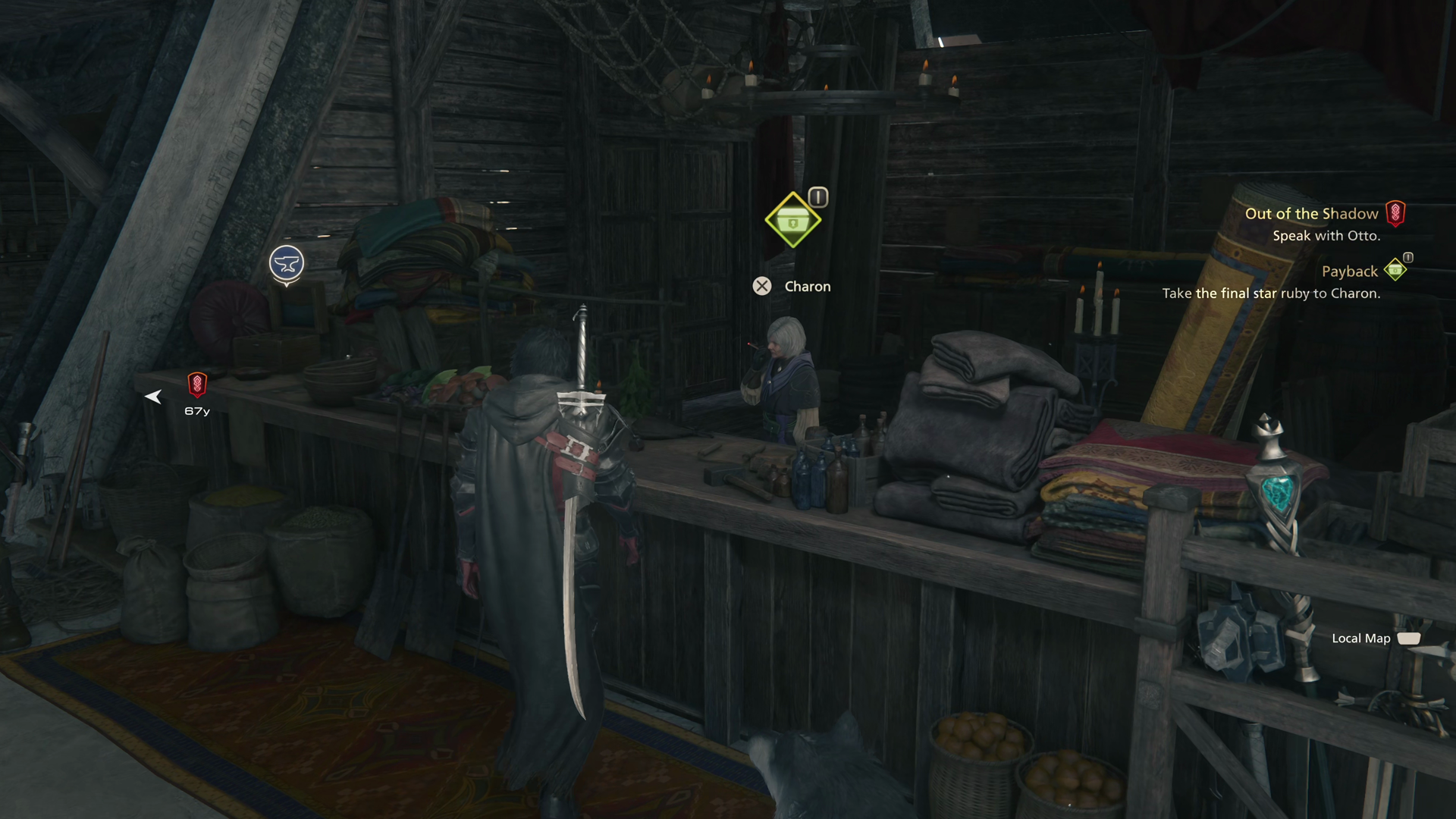Click the red main quest waypoint marker

197,384
